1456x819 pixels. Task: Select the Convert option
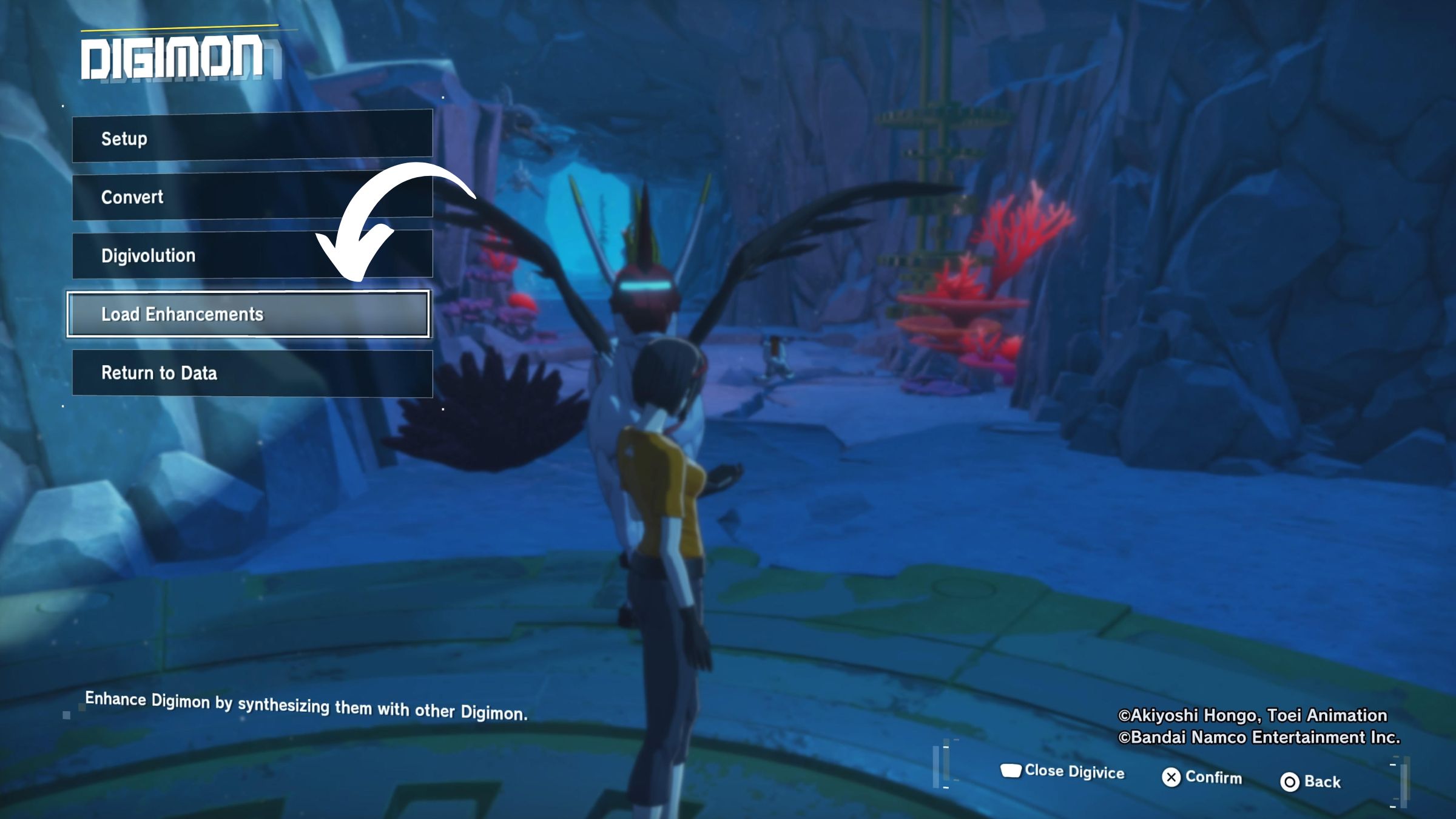coord(206,197)
